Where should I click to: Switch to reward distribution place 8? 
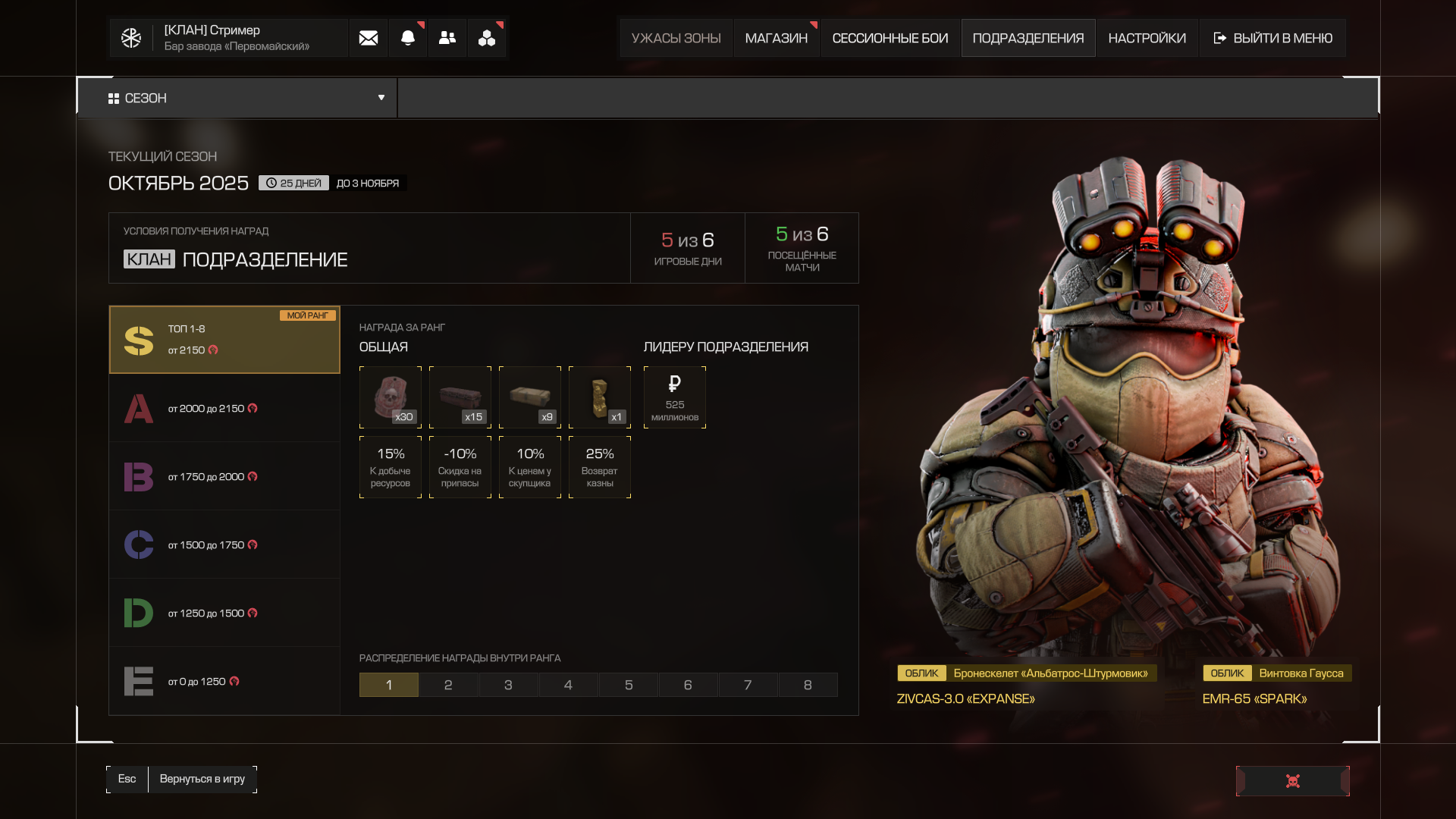tap(808, 685)
